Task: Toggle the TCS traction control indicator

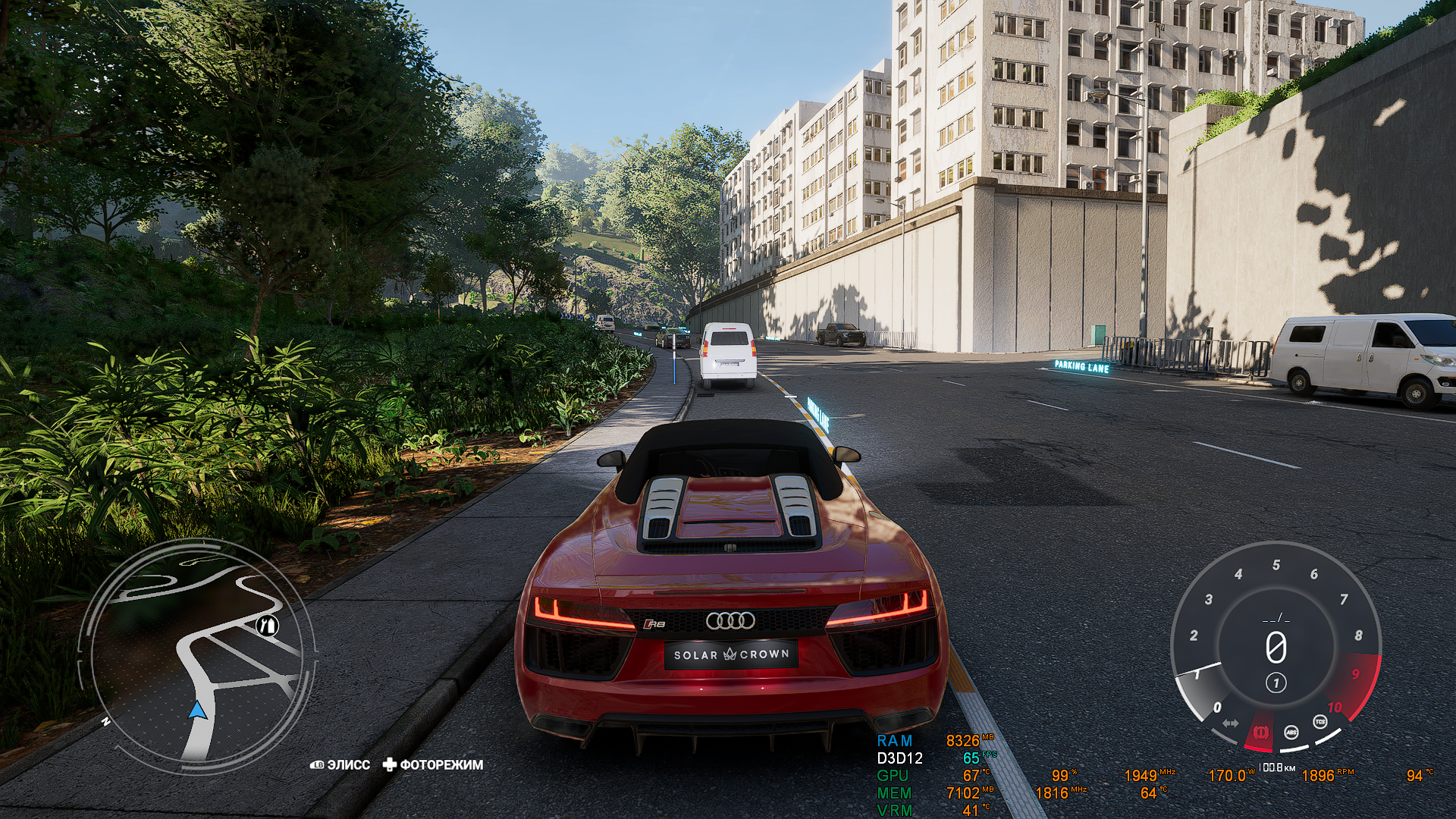Action: [x=1320, y=722]
